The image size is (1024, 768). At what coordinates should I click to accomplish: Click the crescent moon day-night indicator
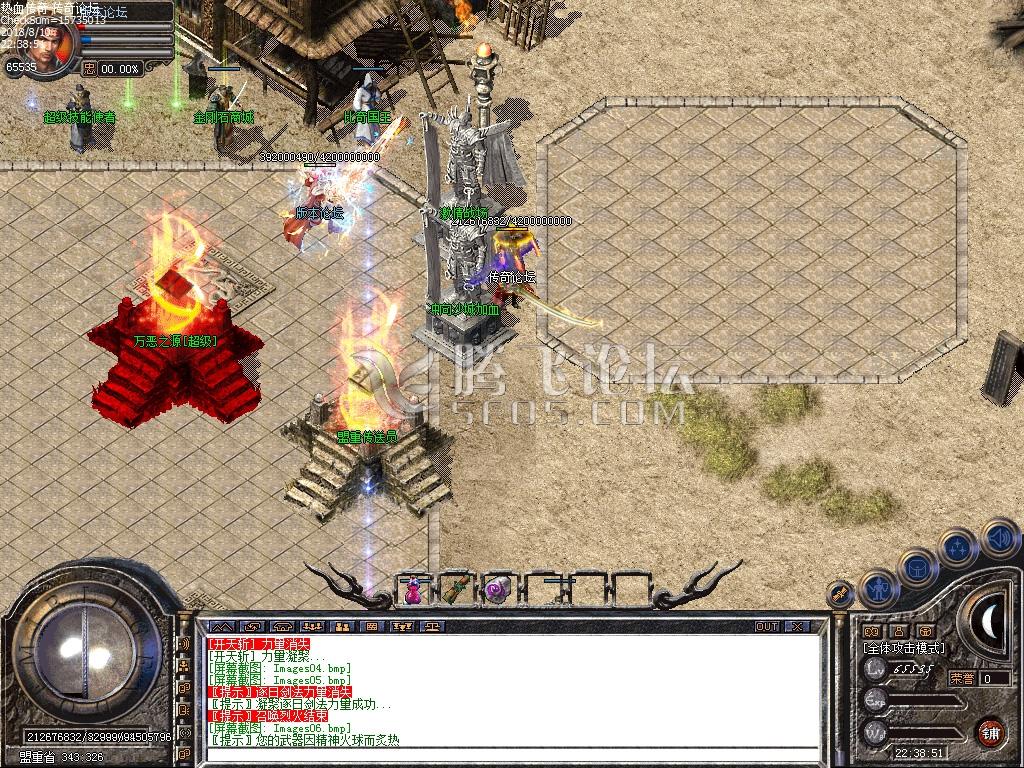point(991,622)
